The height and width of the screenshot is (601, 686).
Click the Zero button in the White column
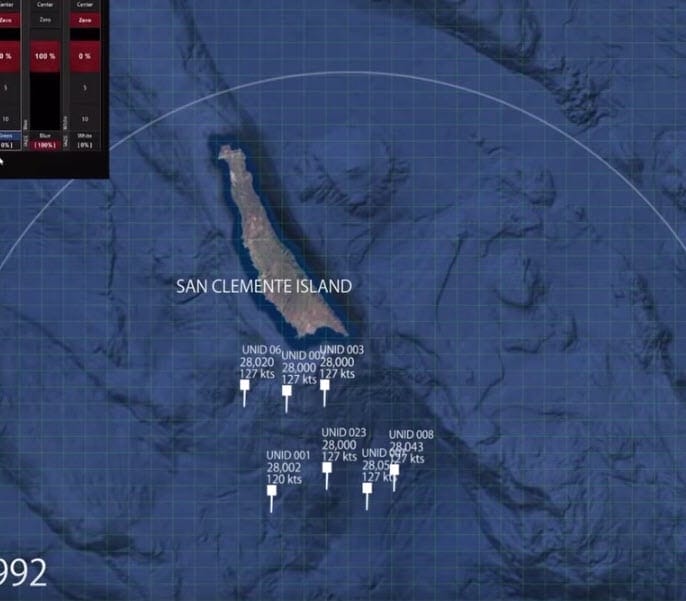tap(84, 19)
